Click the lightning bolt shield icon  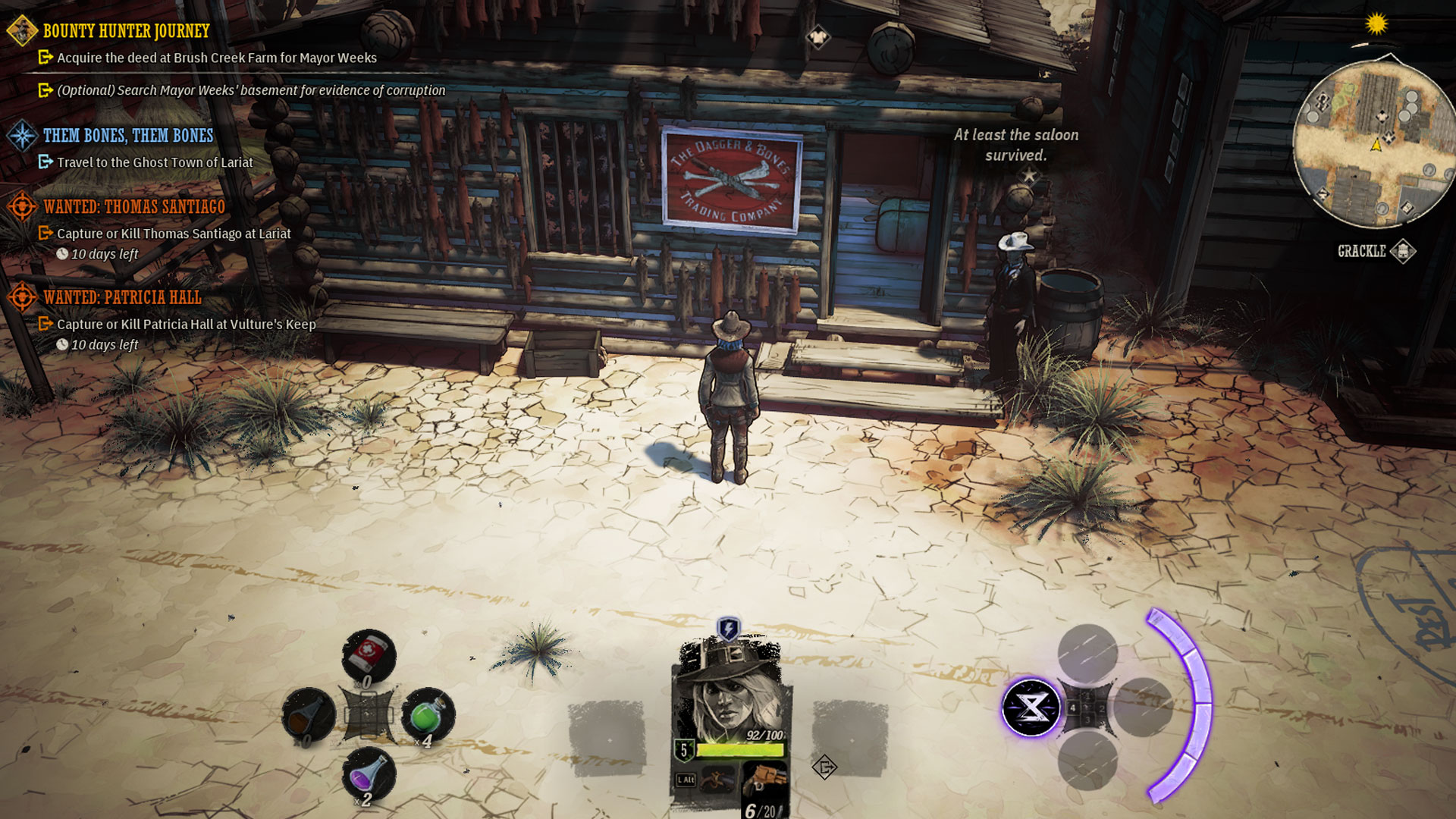coord(728,629)
